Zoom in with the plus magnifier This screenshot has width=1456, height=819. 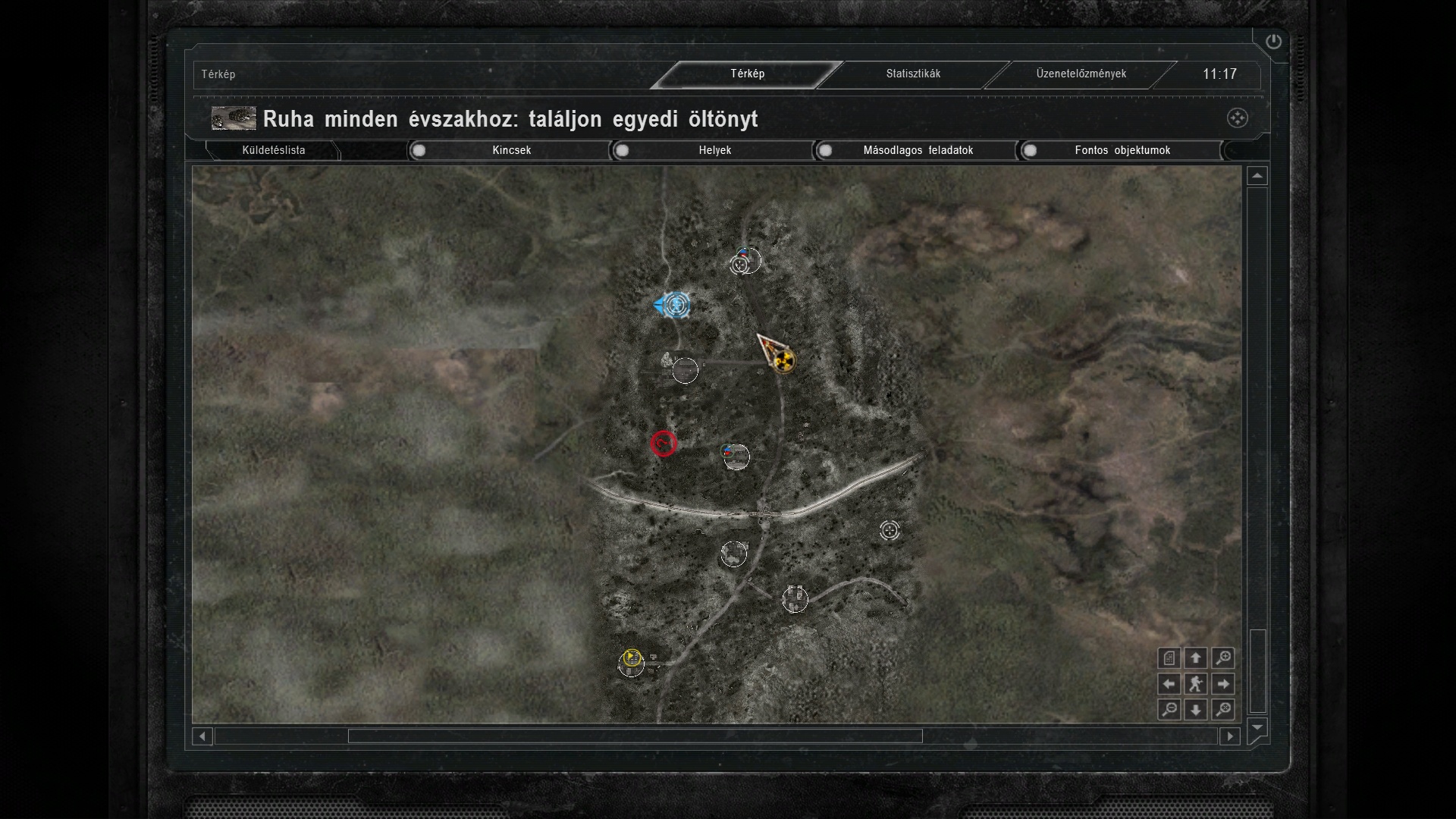point(1222,658)
